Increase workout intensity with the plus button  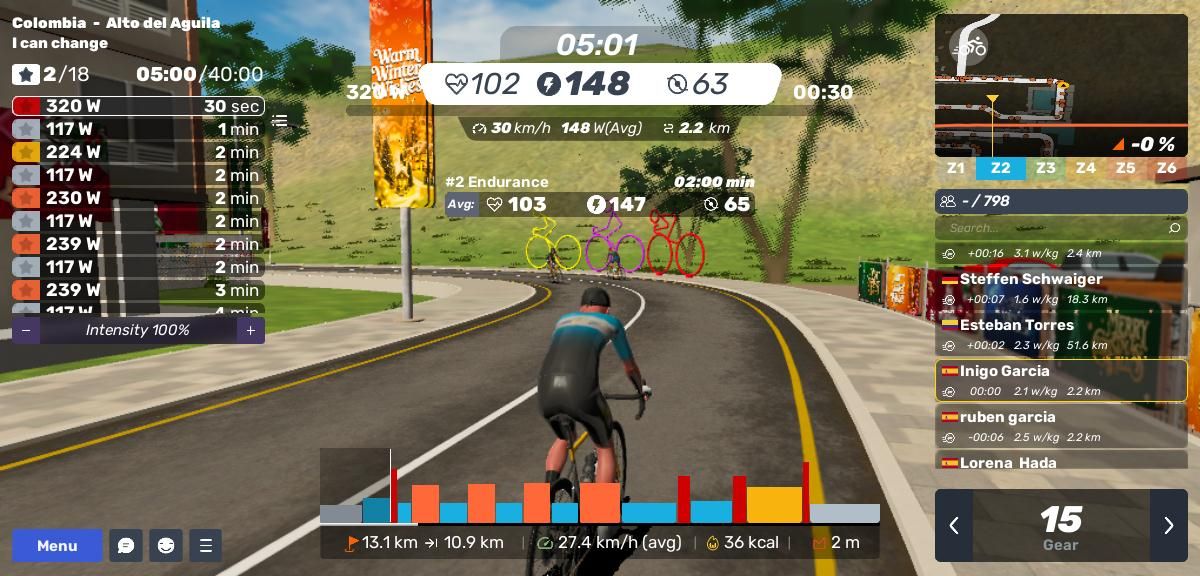251,330
